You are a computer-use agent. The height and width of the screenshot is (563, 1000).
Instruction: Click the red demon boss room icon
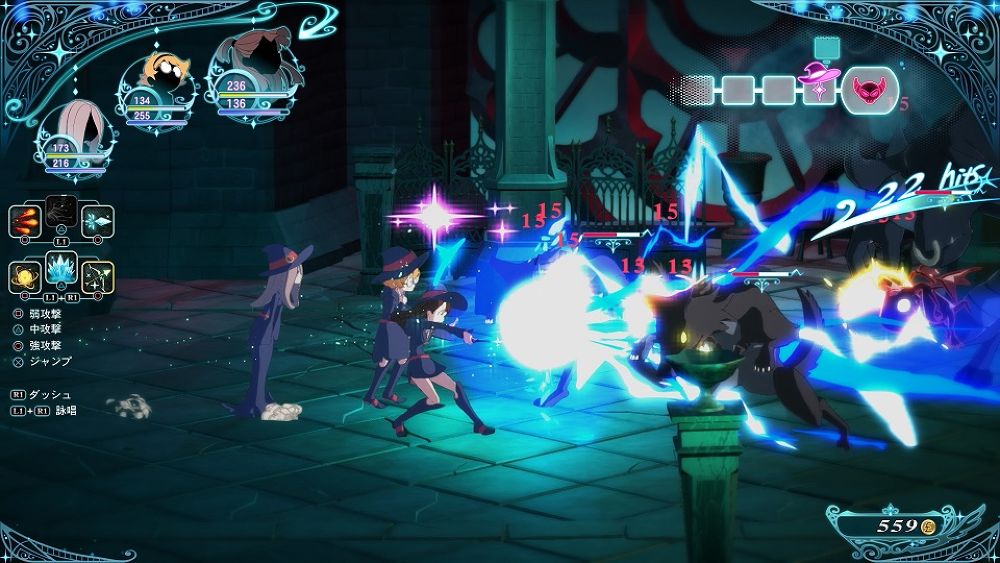869,92
